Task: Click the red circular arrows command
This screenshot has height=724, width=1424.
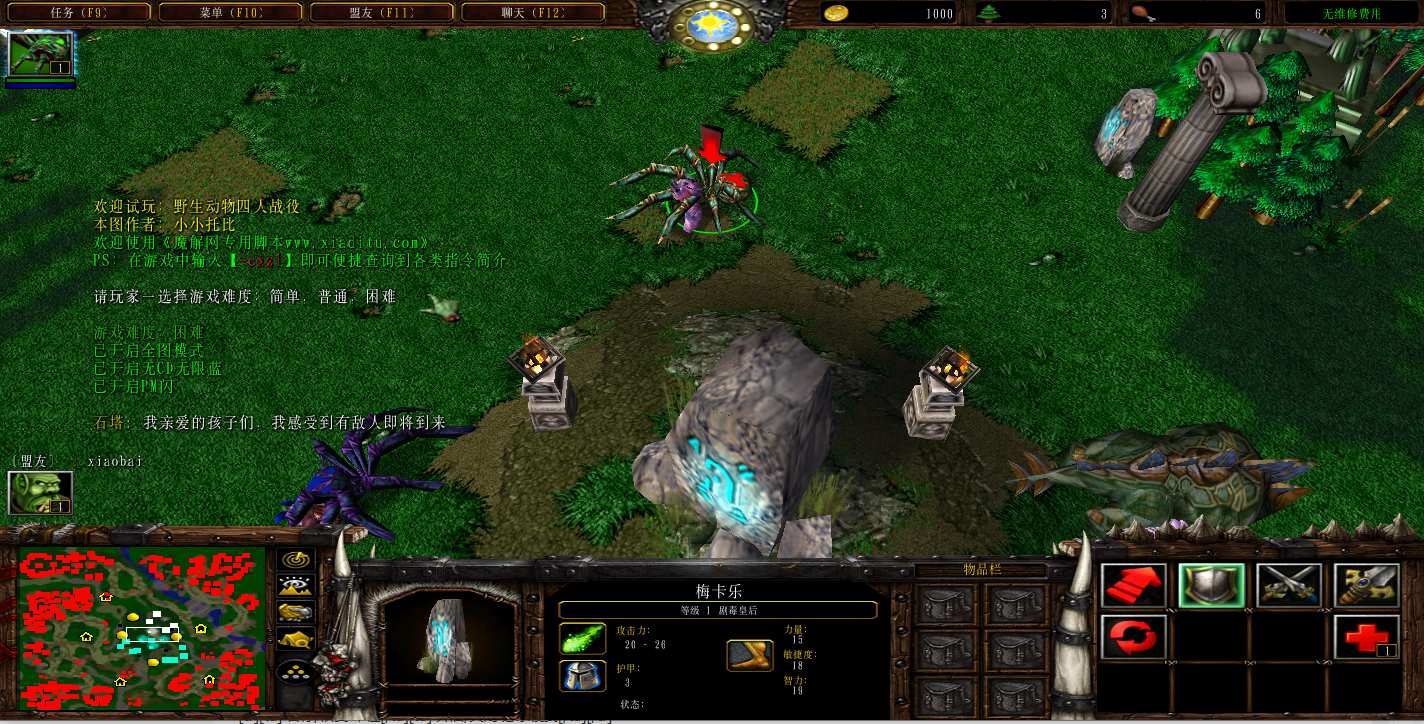Action: (x=1133, y=637)
